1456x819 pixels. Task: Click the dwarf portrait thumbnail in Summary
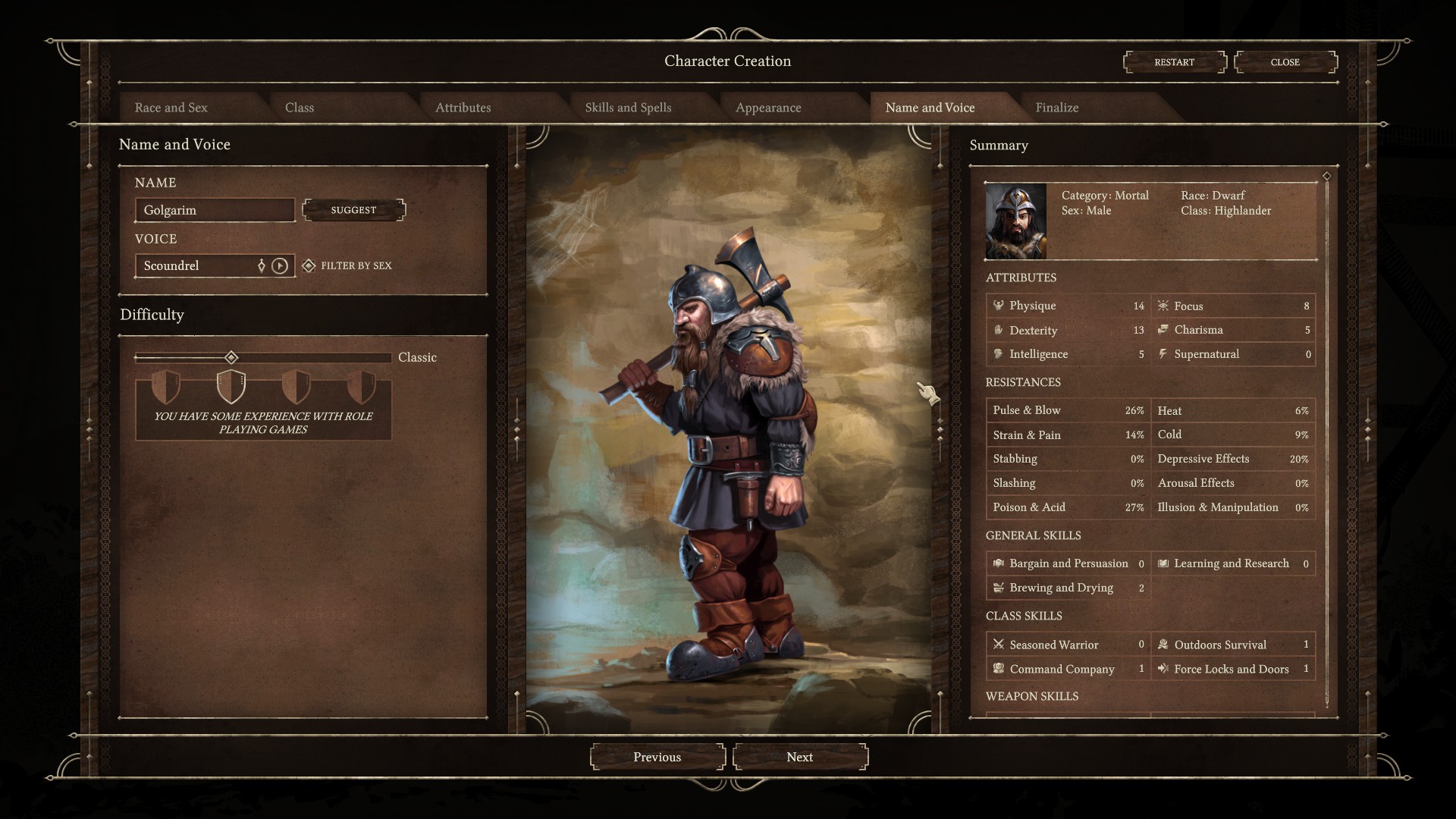coord(1015,221)
